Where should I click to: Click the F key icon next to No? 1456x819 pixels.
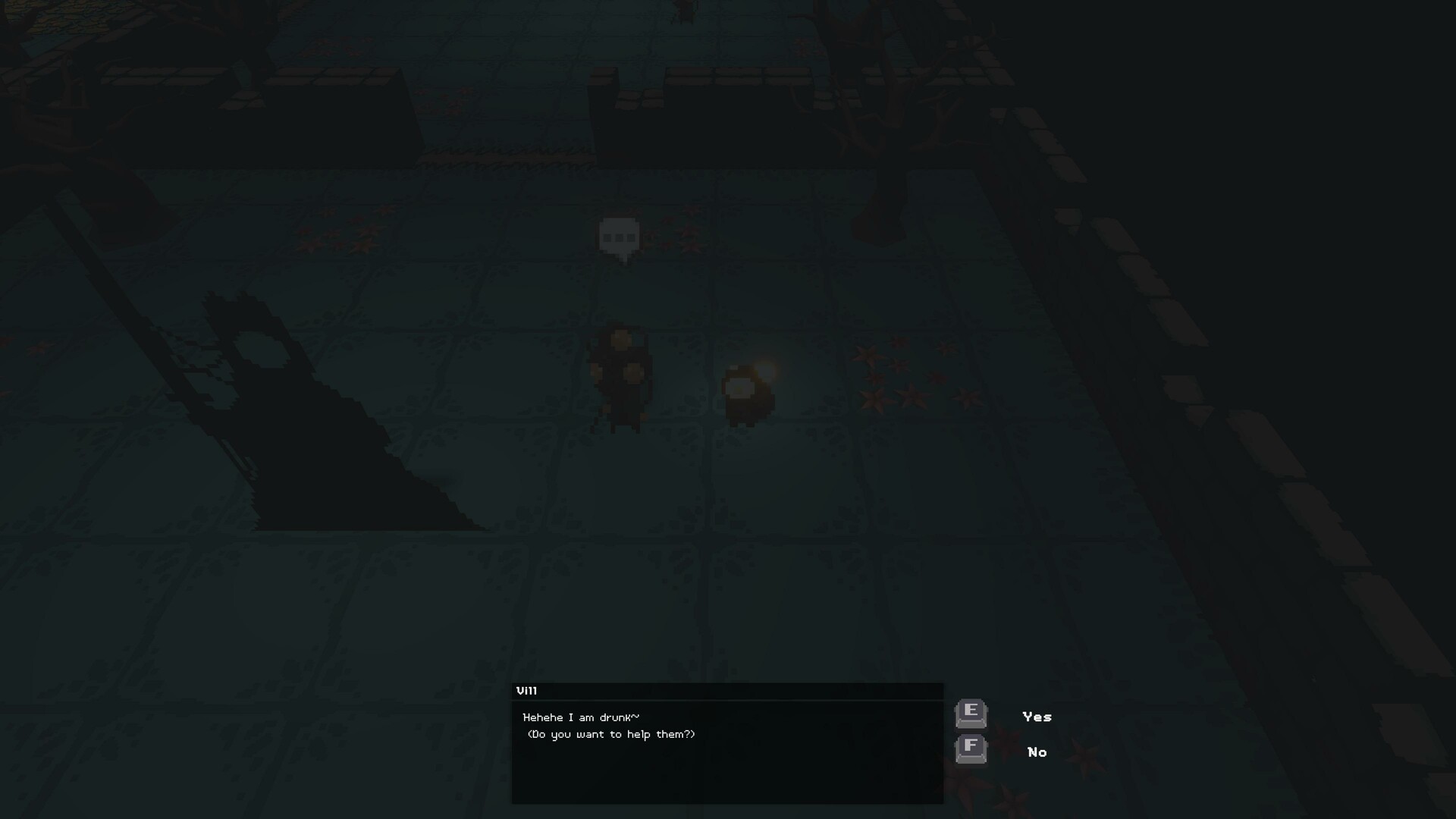tap(971, 751)
